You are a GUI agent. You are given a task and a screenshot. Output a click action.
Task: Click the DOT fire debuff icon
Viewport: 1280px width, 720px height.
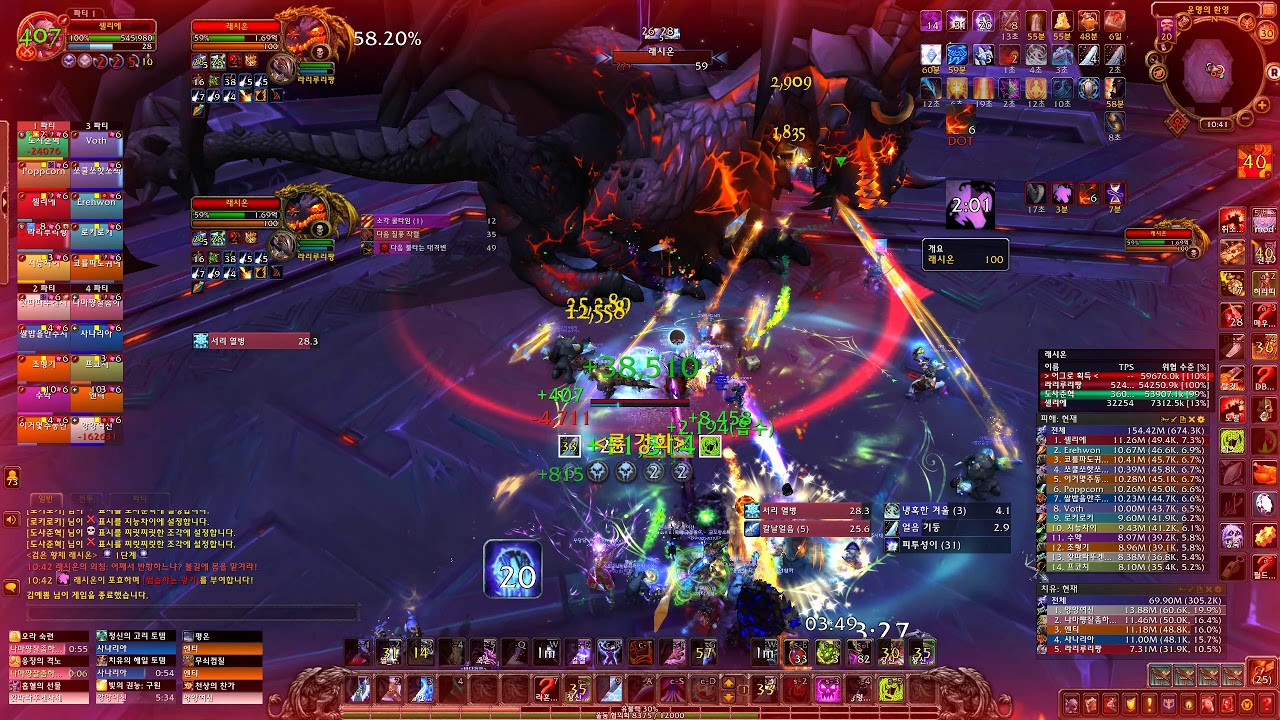point(960,120)
